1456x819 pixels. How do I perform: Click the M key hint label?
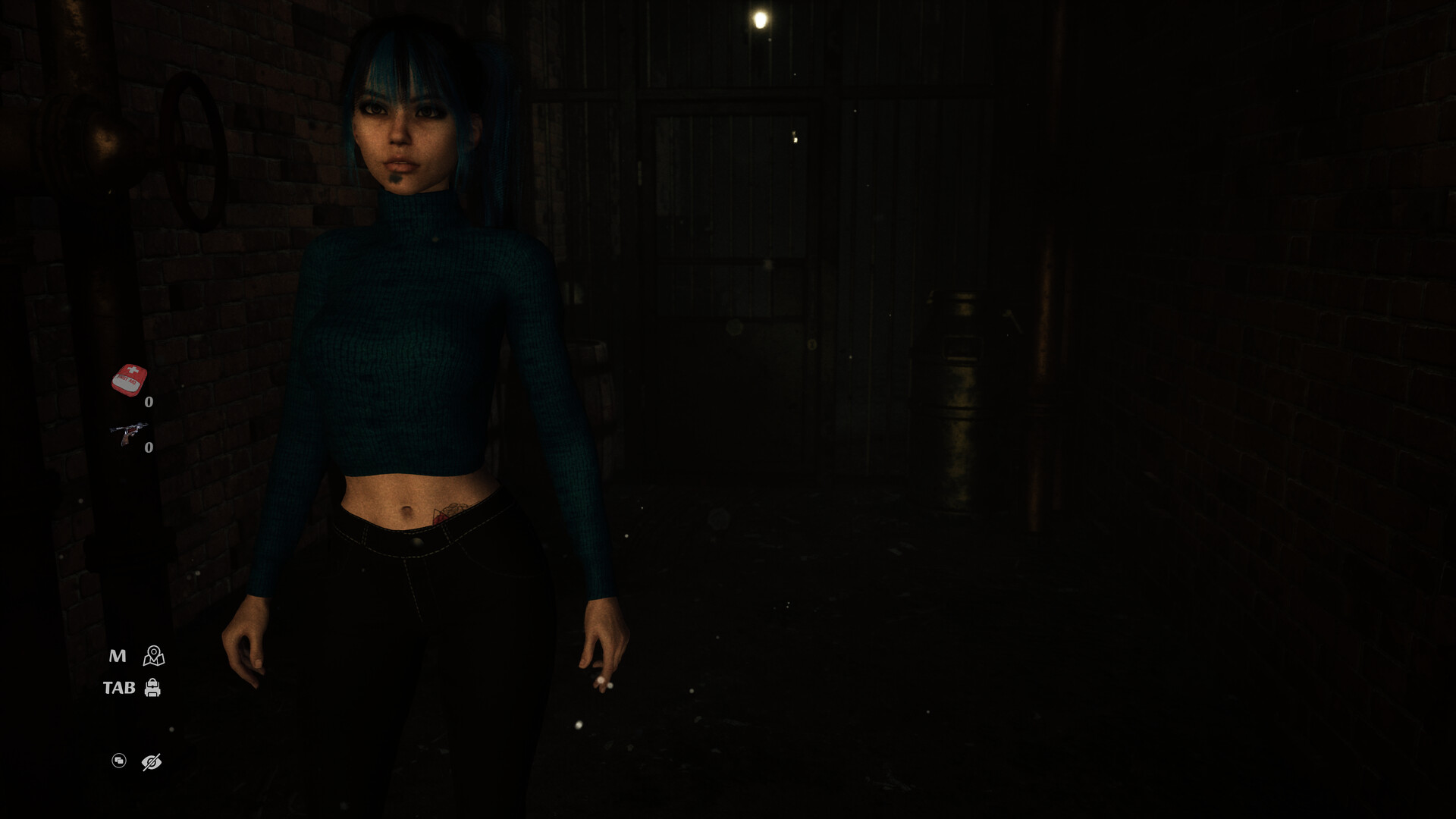coord(118,656)
